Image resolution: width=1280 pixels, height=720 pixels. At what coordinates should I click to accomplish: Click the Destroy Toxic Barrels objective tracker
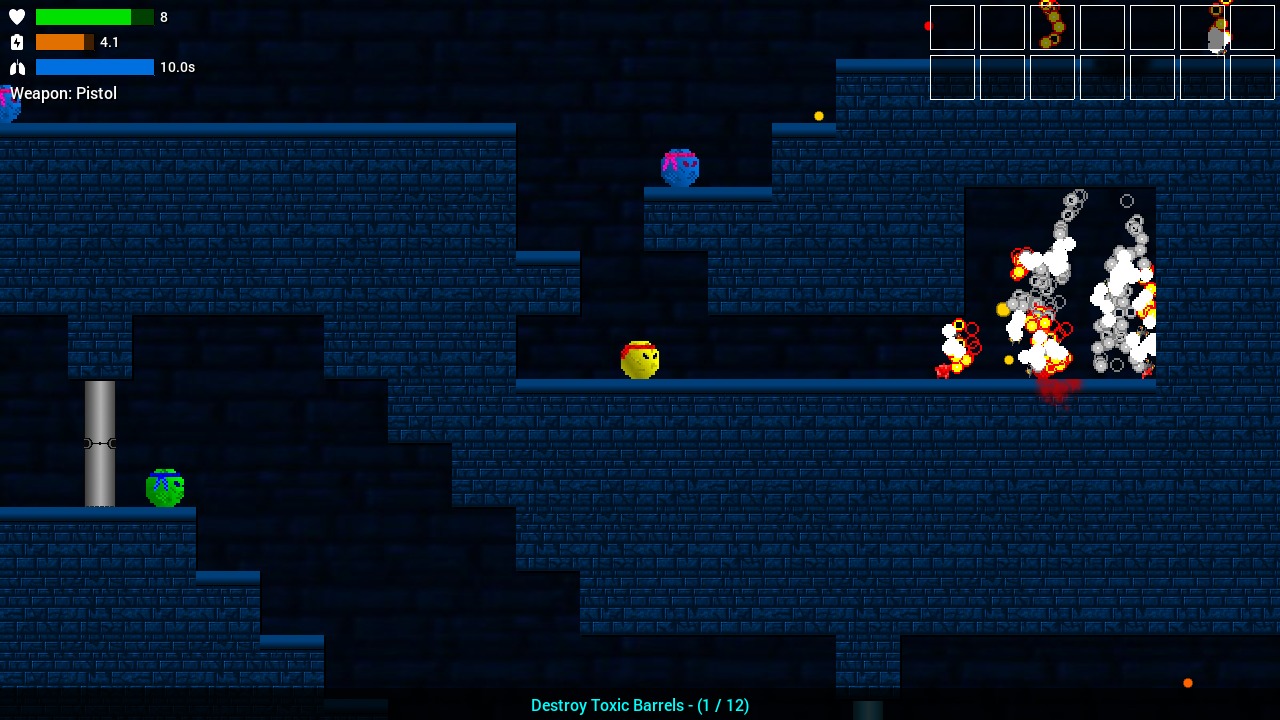[x=639, y=705]
